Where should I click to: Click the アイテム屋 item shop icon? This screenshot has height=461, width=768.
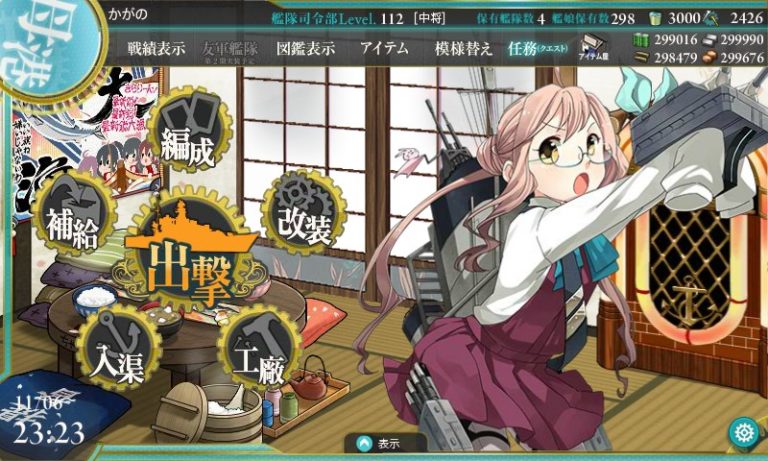(x=595, y=48)
